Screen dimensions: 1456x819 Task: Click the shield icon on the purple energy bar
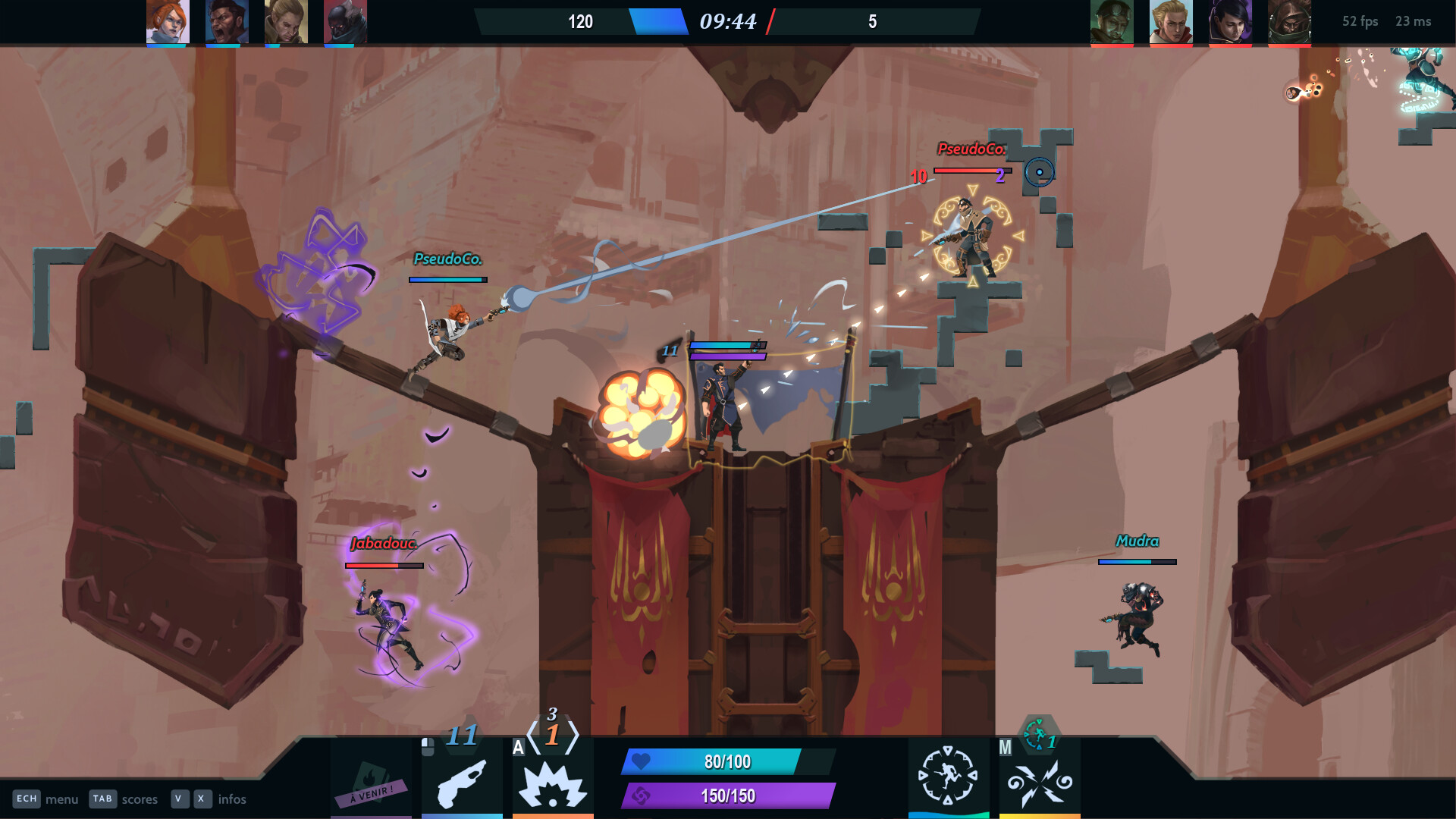tap(642, 798)
